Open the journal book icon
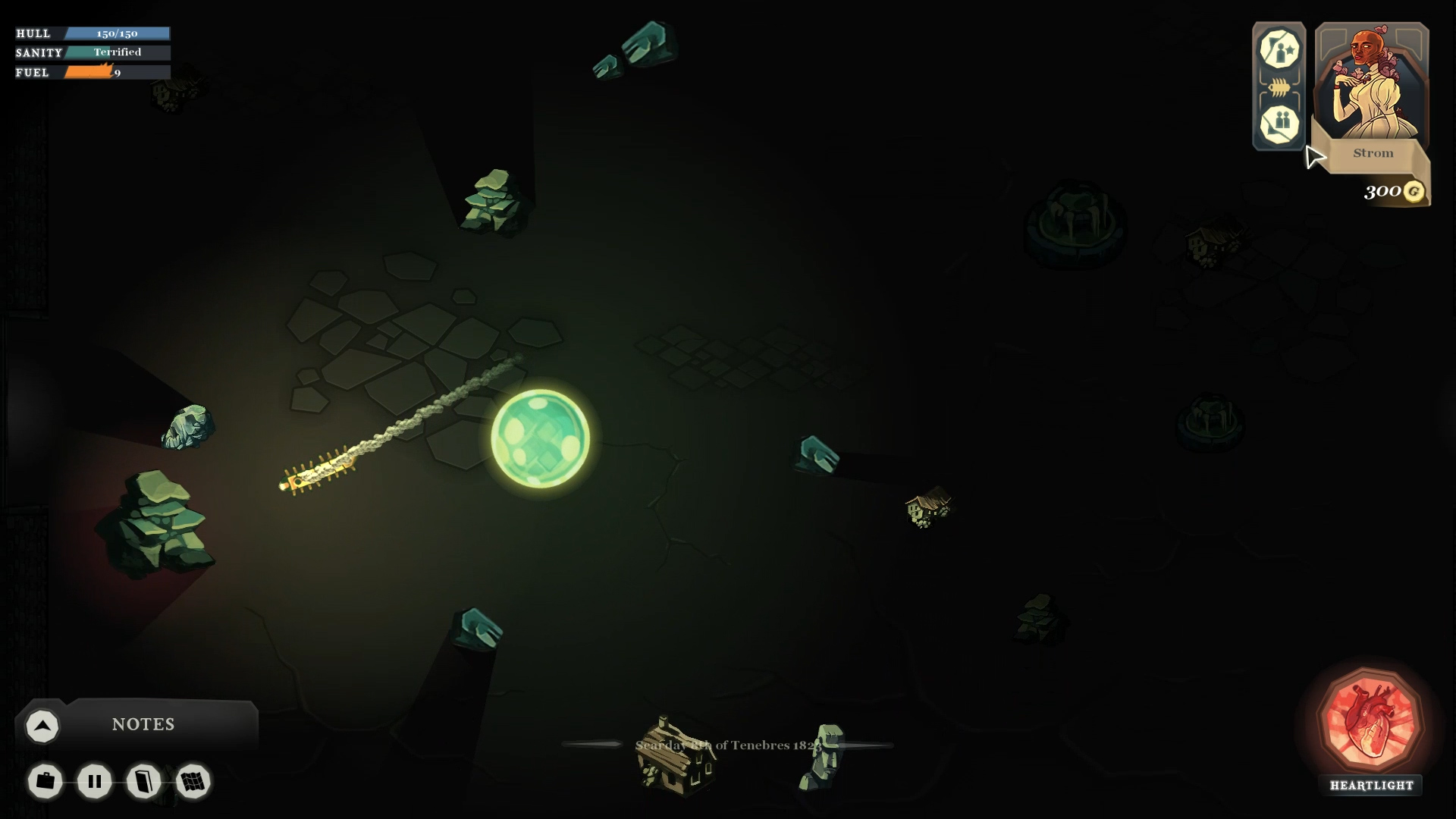Viewport: 1456px width, 819px height. 144,781
